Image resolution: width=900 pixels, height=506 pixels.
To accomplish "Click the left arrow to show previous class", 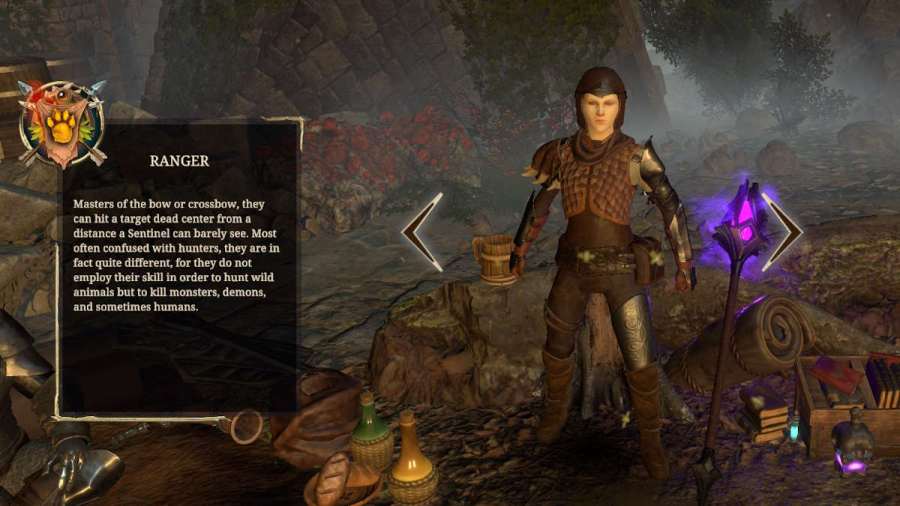I will pos(423,232).
